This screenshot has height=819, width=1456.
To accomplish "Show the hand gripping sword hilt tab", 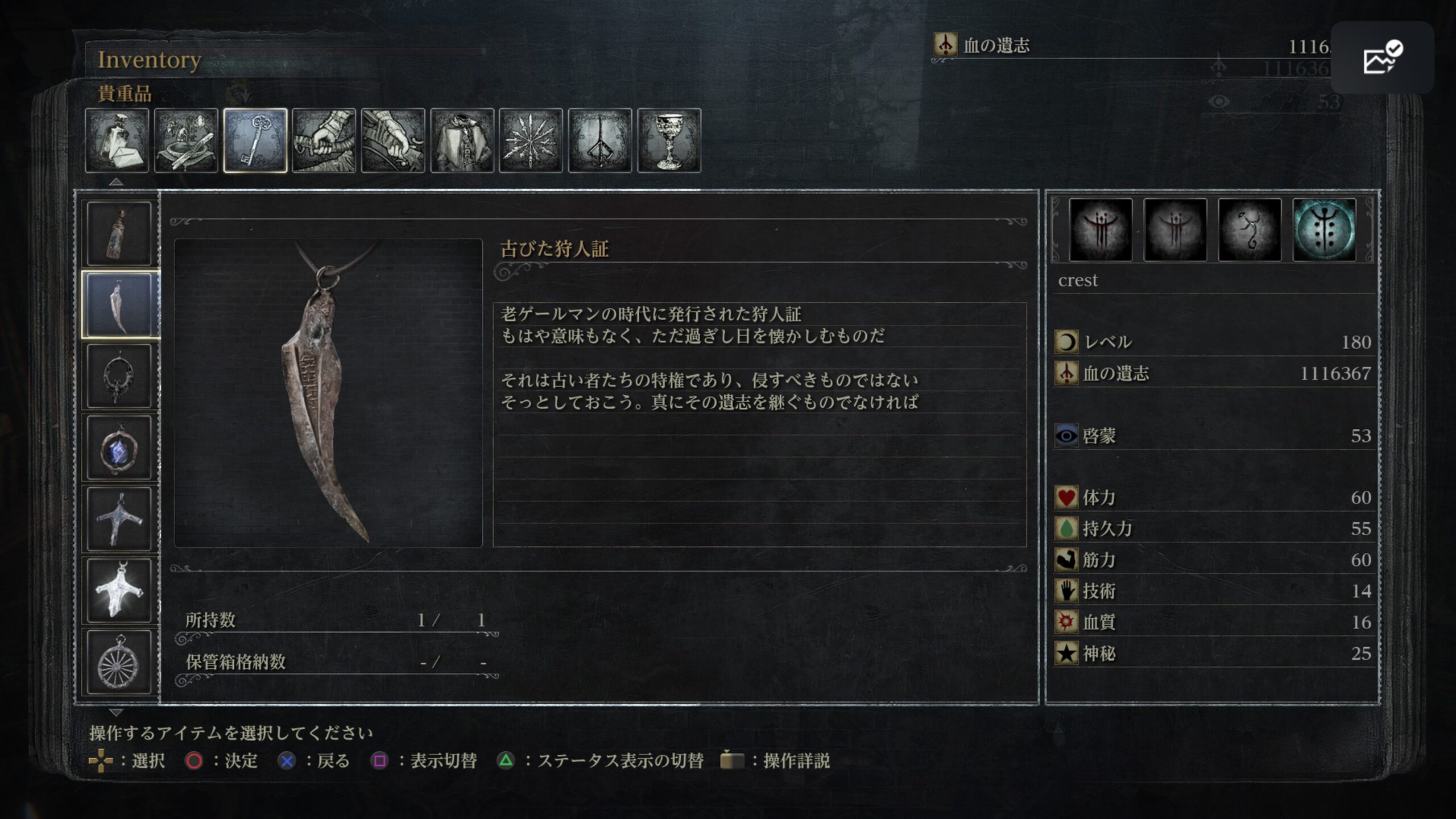I will pyautogui.click(x=324, y=140).
